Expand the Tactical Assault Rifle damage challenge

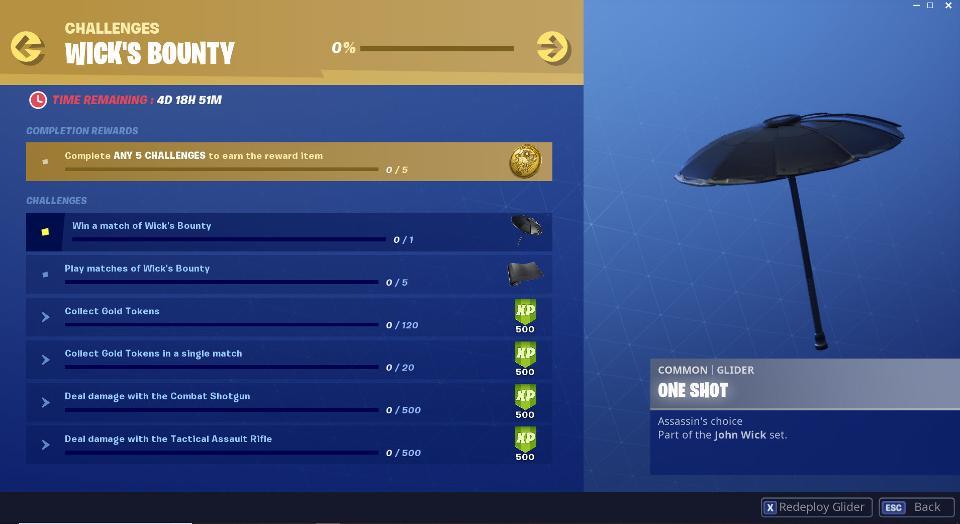(46, 445)
